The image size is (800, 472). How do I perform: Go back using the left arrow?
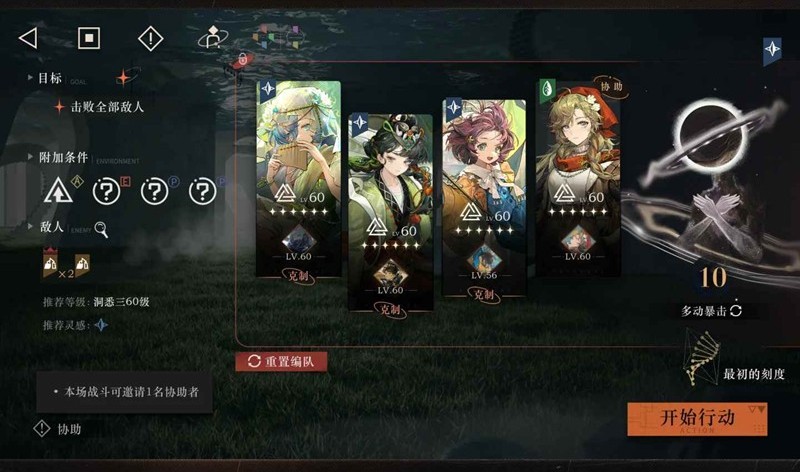tap(28, 38)
